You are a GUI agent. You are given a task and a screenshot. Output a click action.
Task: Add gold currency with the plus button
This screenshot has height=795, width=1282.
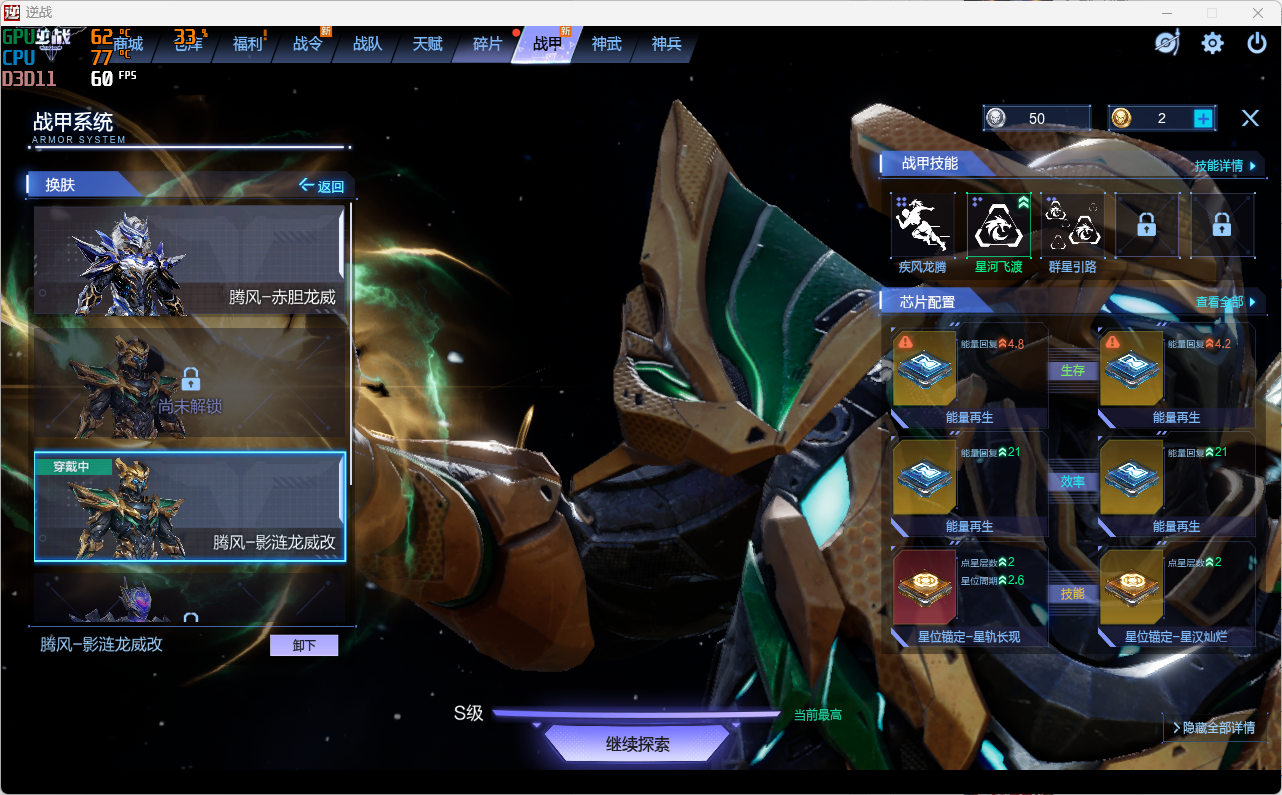[1203, 118]
